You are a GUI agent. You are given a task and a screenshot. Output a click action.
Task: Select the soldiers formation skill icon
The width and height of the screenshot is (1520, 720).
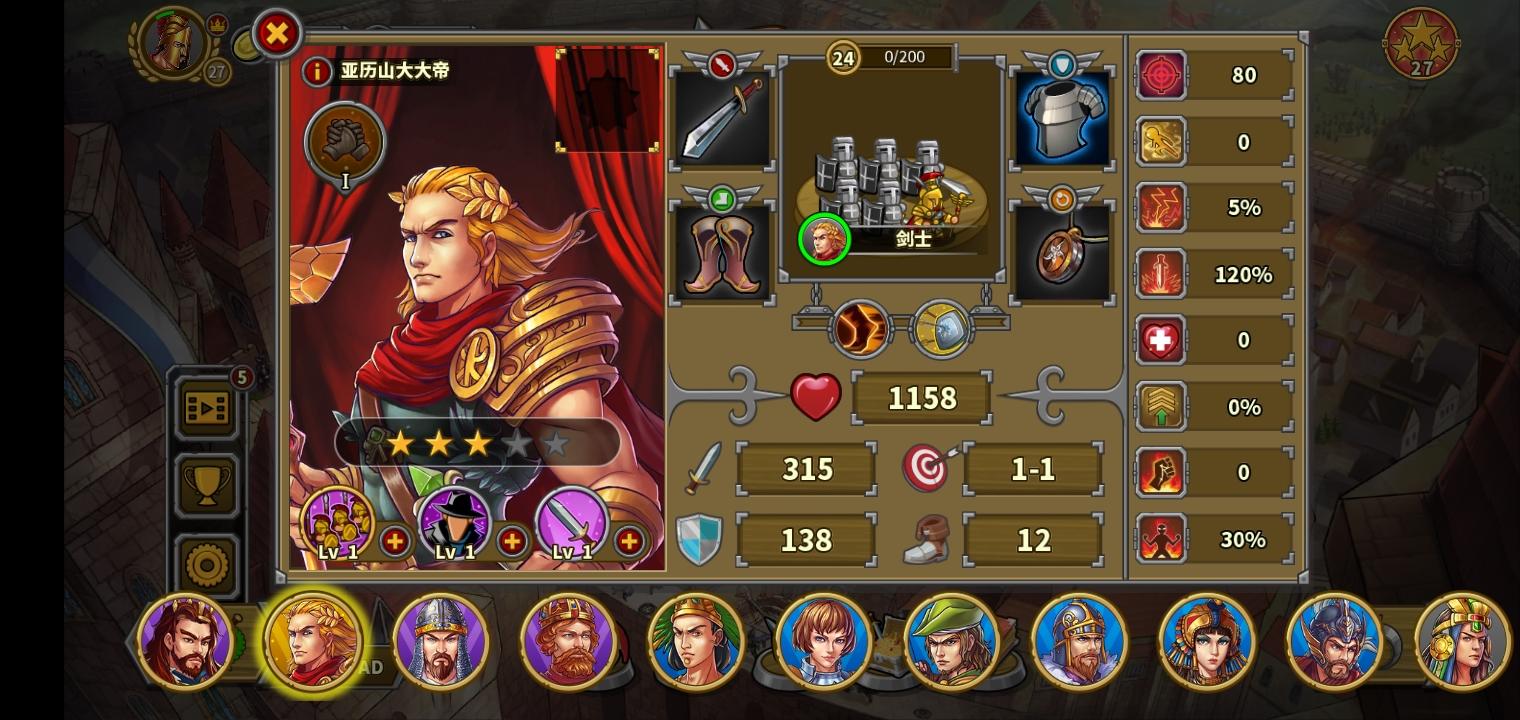337,520
